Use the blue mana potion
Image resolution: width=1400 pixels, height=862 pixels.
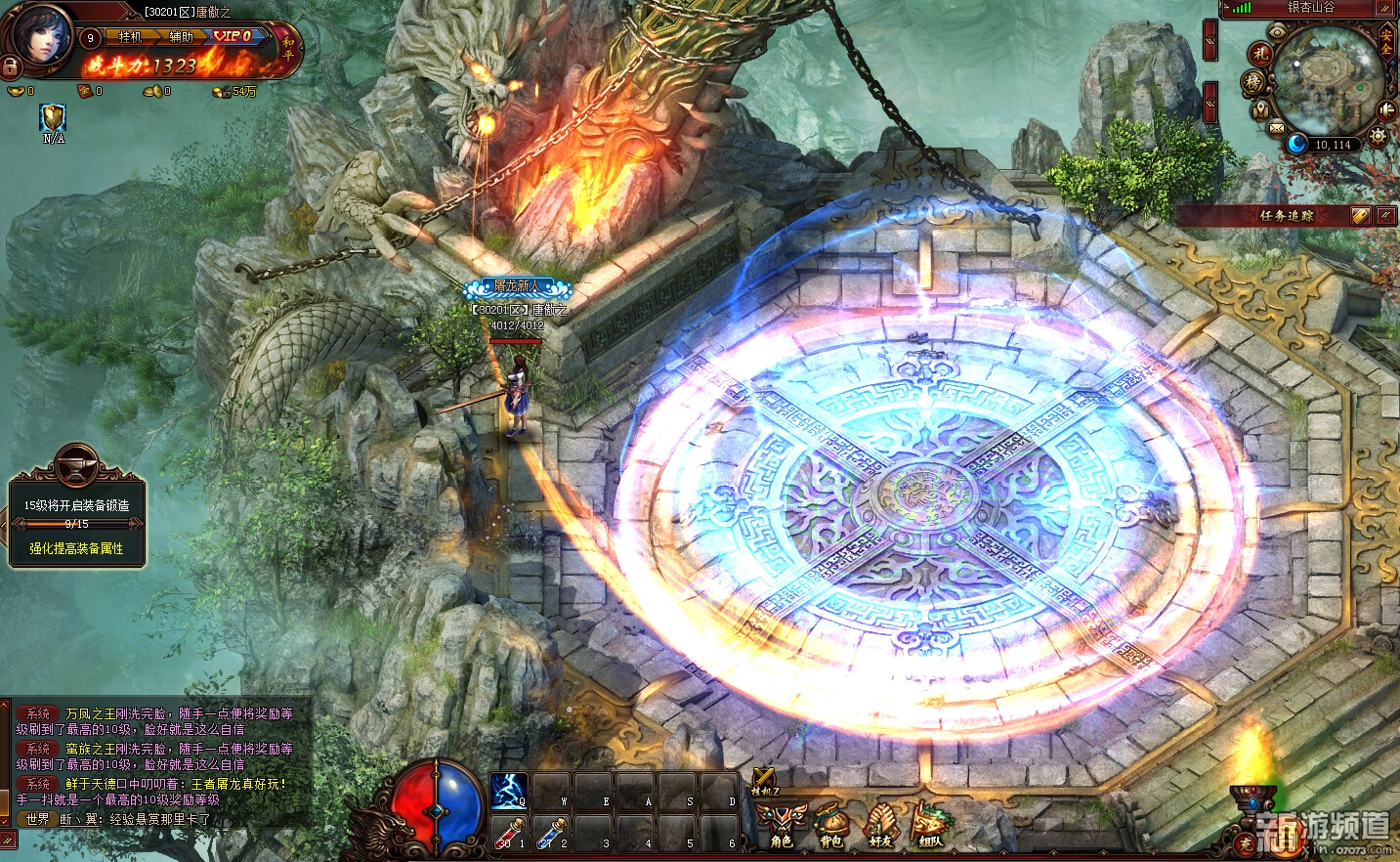pos(550,834)
